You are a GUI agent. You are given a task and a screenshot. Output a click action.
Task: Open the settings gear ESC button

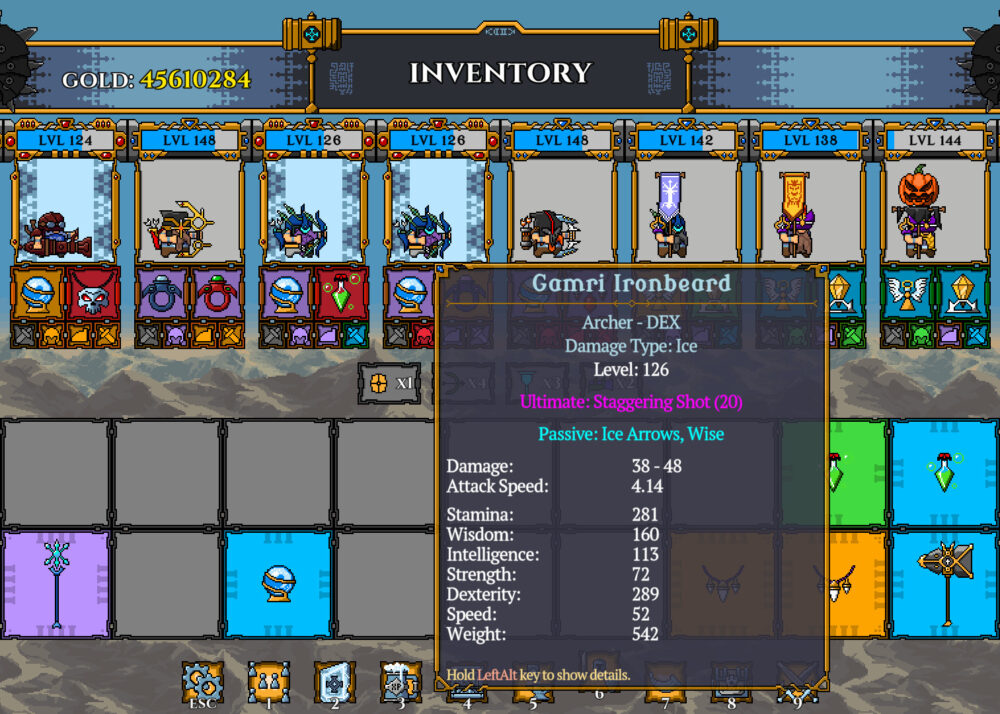(x=201, y=682)
